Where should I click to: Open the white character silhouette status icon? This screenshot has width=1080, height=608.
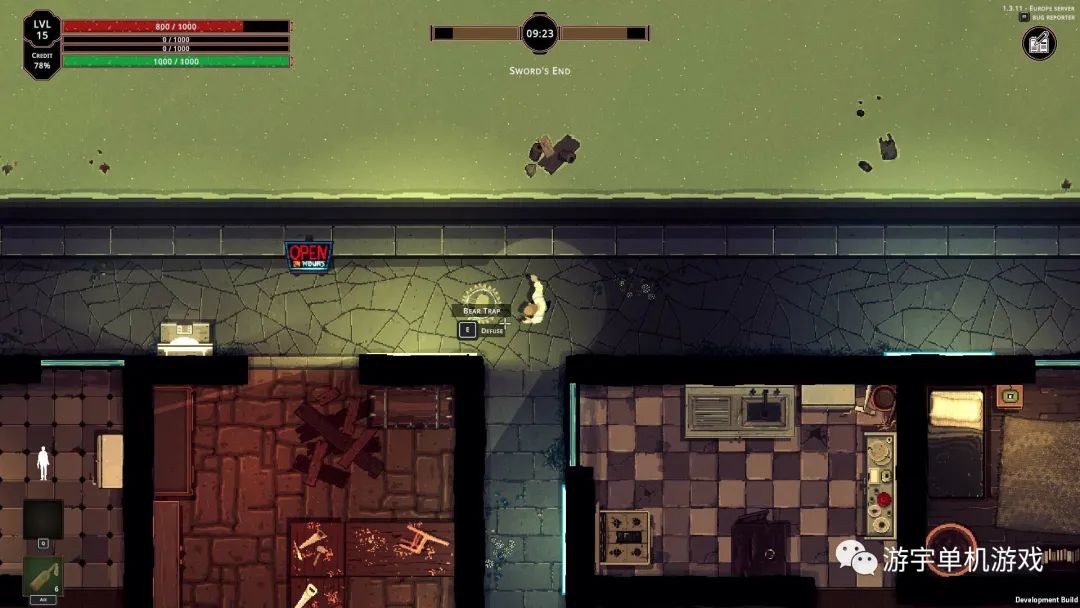point(43,463)
